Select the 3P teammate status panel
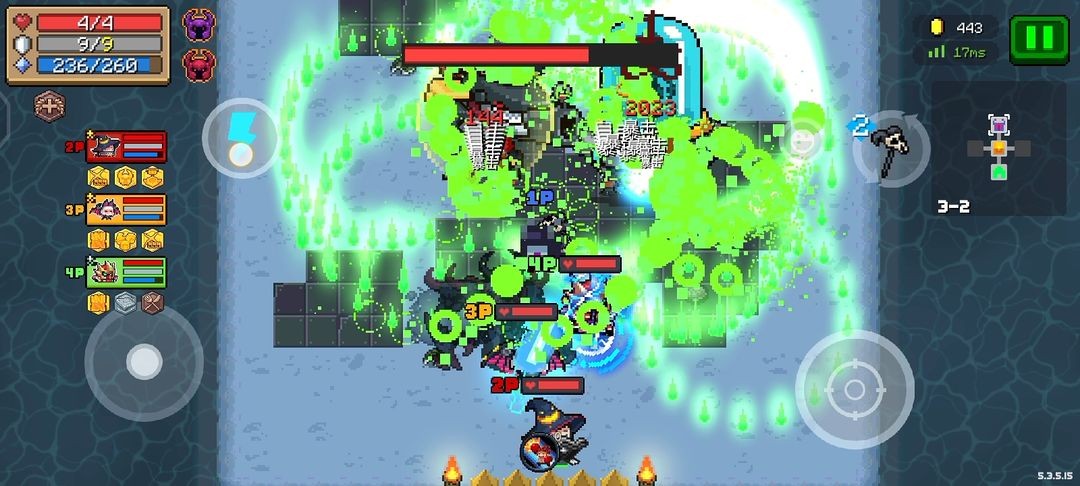Screen dimensions: 1080x486 coord(125,210)
